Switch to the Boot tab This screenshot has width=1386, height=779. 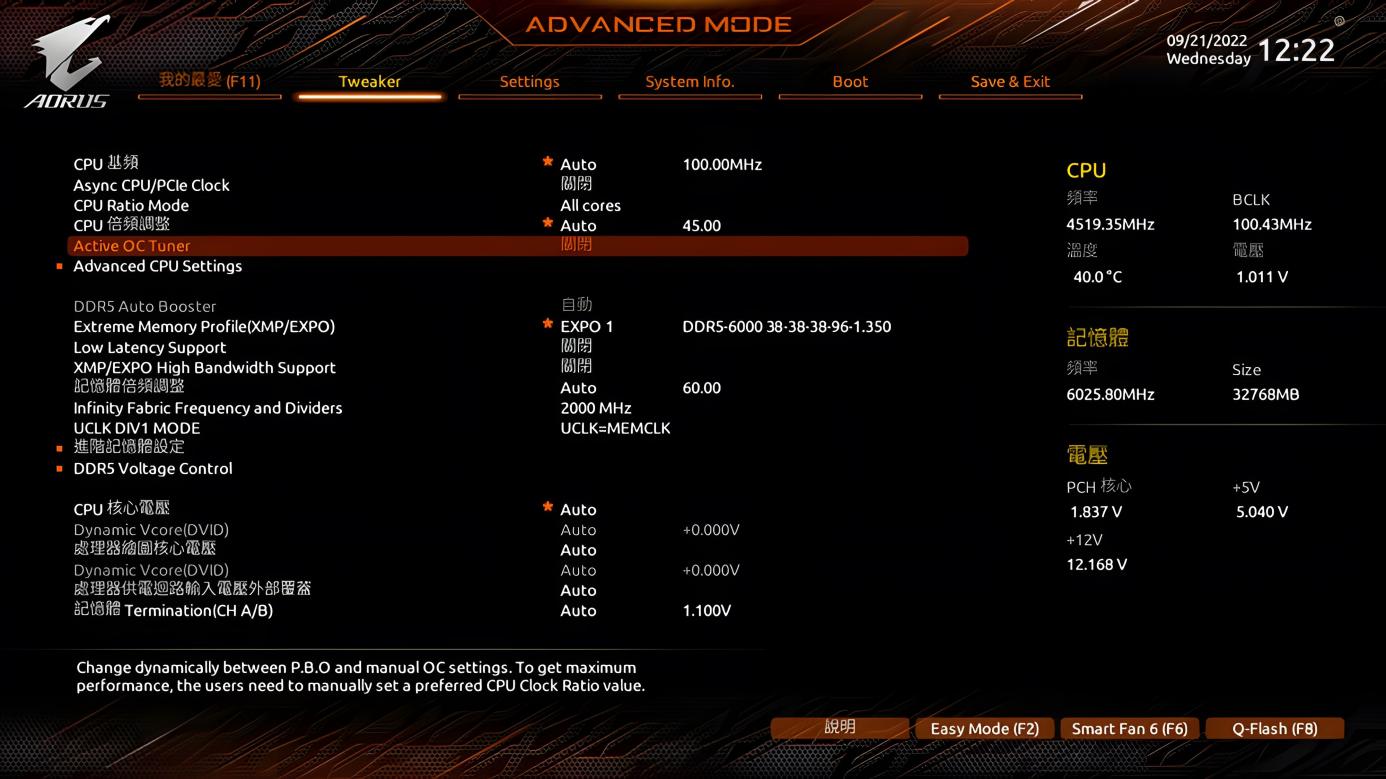coord(850,82)
